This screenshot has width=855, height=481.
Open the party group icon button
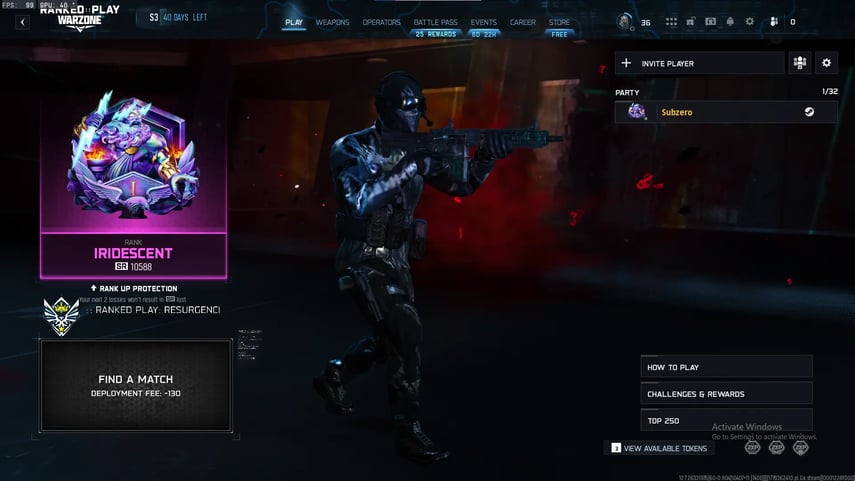[800, 63]
